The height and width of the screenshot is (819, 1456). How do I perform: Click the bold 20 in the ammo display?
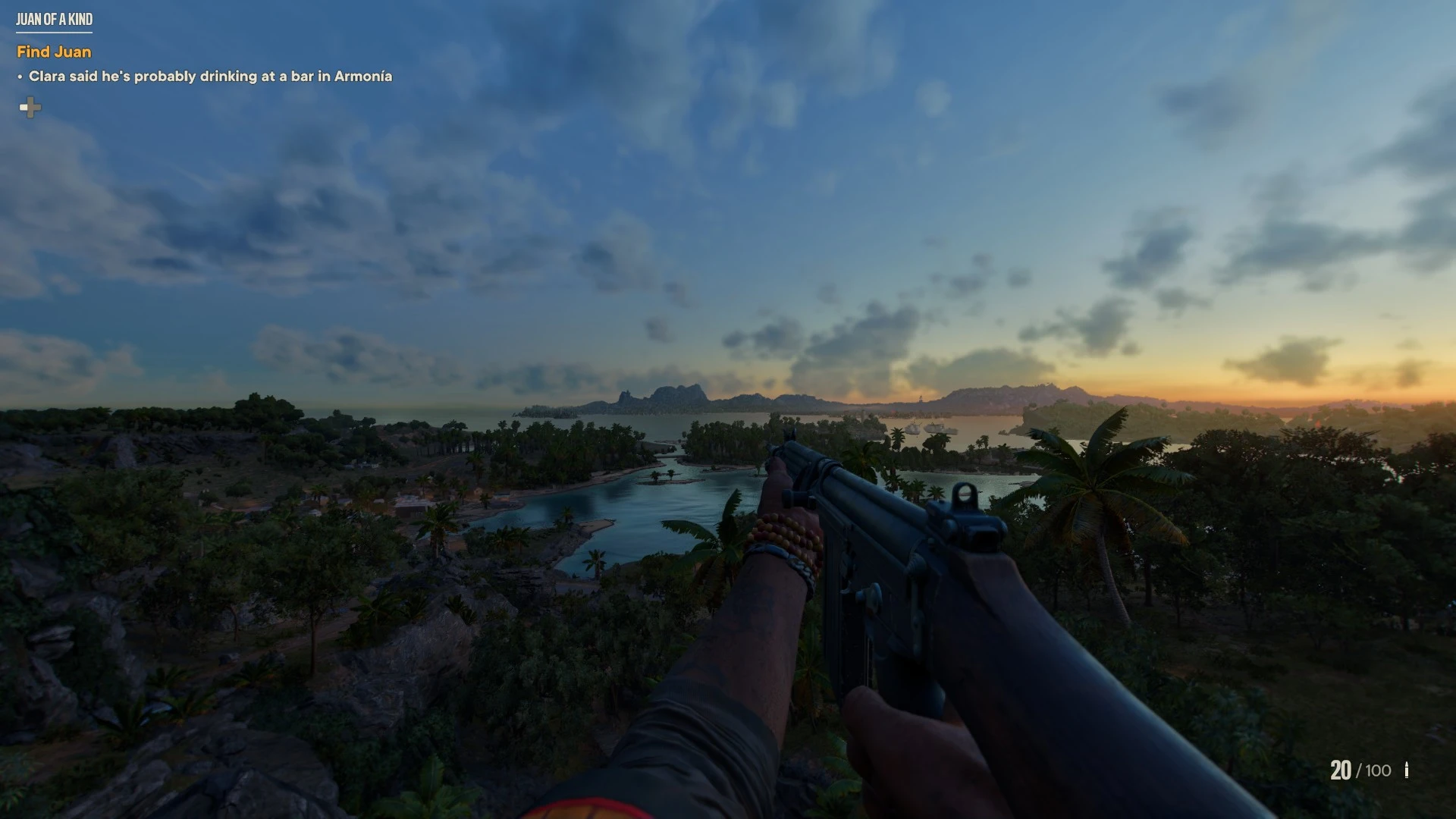pos(1341,771)
